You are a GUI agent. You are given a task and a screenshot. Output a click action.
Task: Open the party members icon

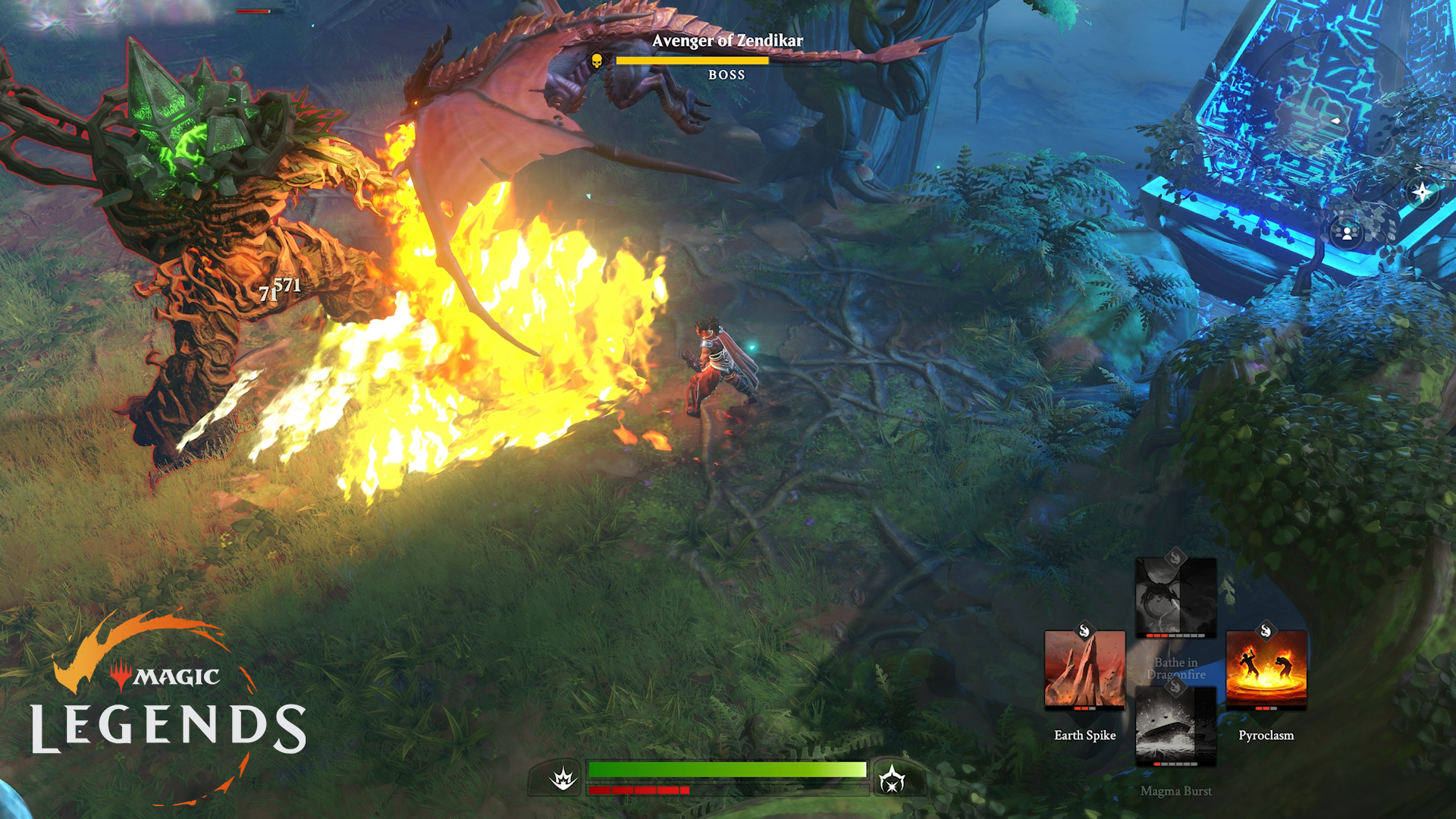tap(1347, 233)
